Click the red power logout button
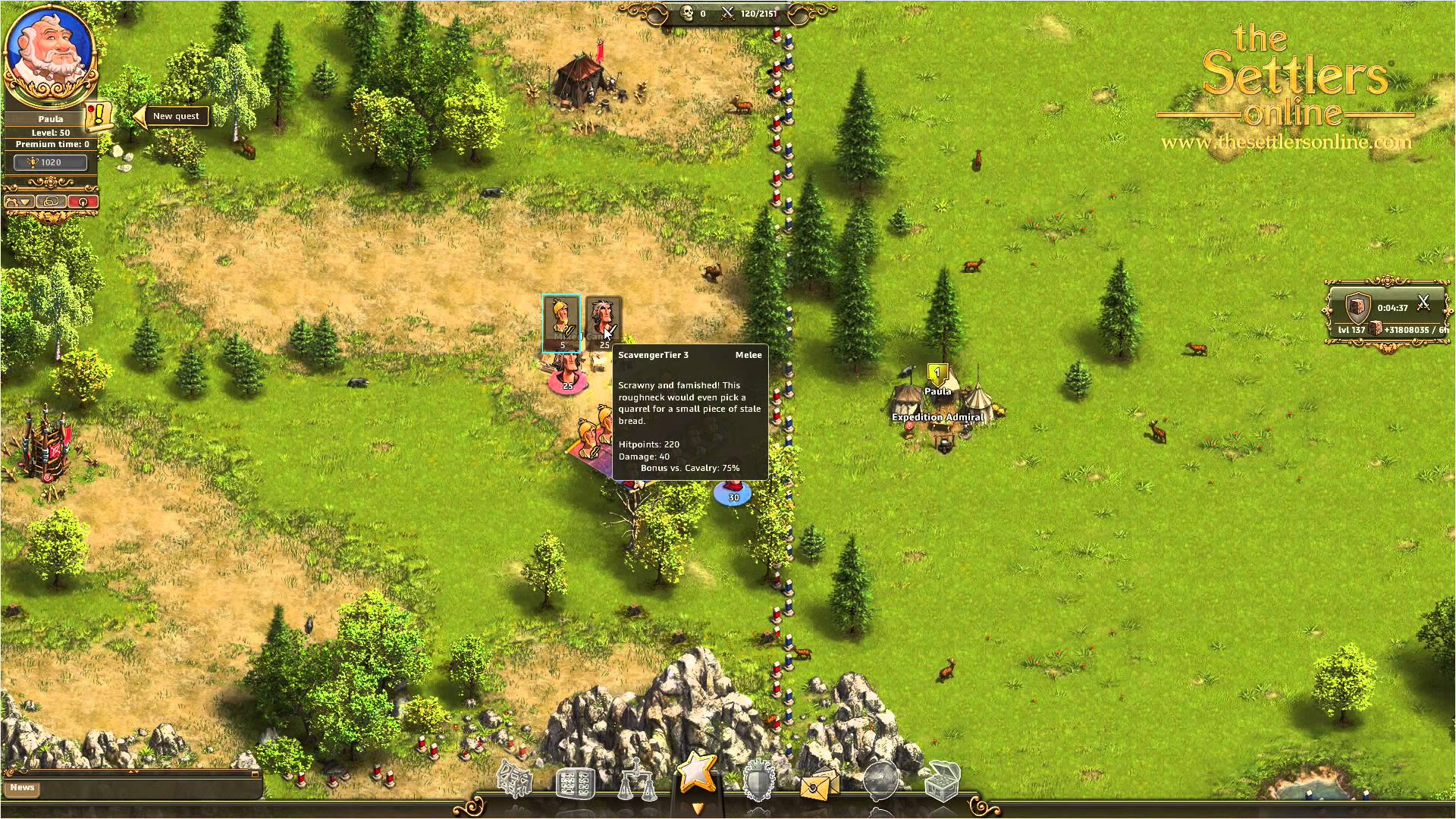Viewport: 1456px width, 819px height. tap(83, 202)
